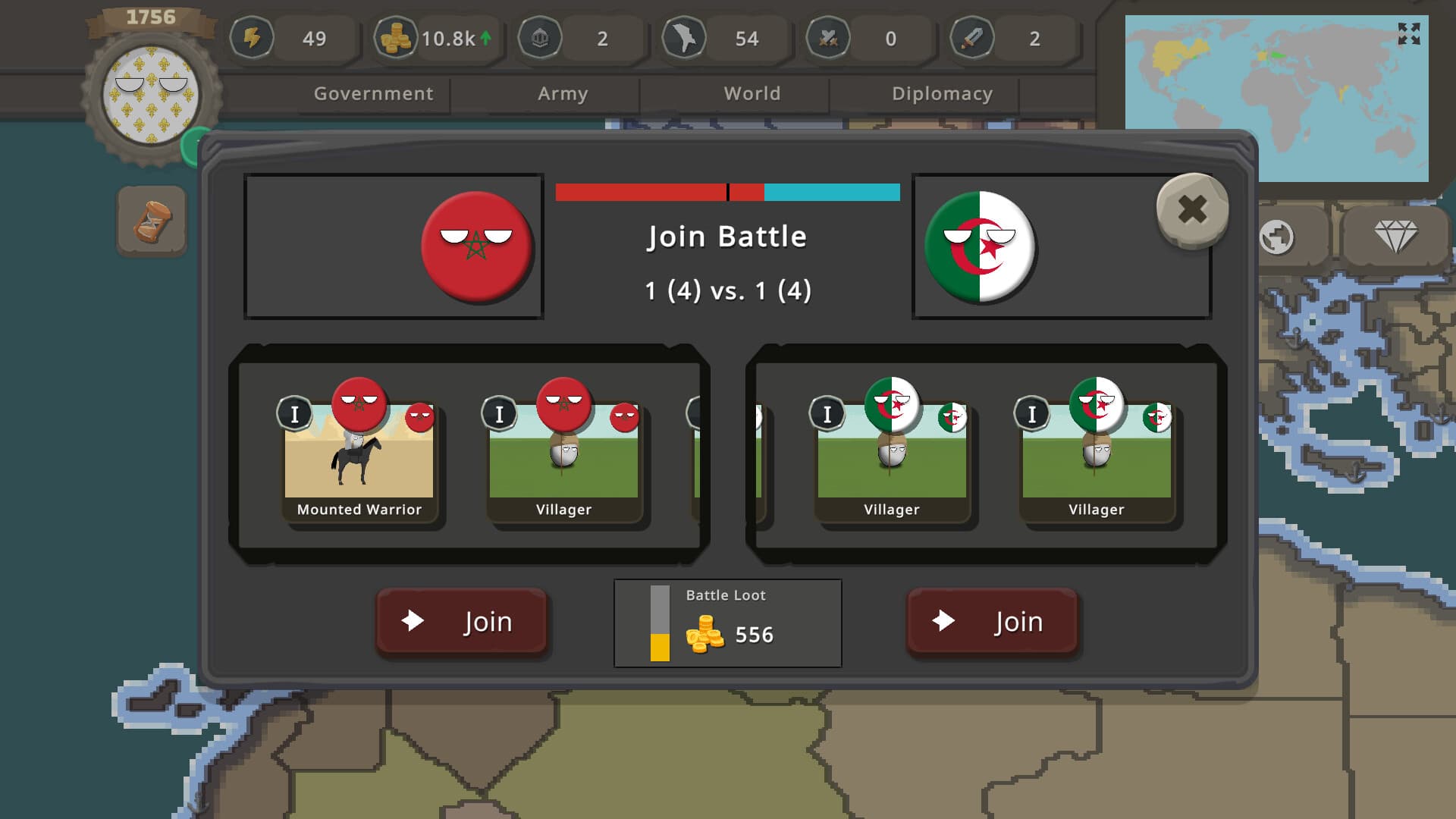Open the Diplomacy tab

click(943, 93)
